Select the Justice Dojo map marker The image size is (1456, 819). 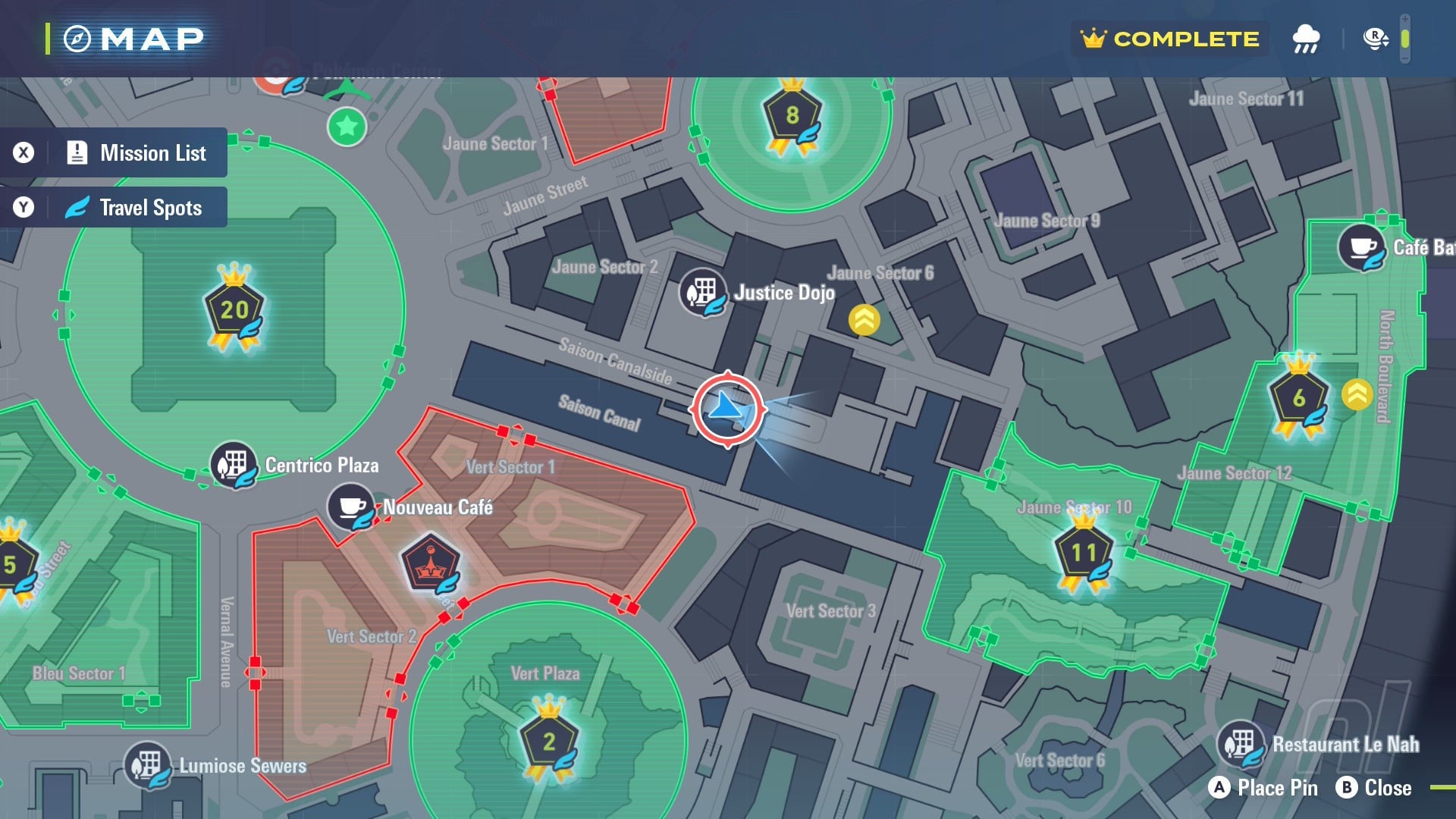pos(702,292)
